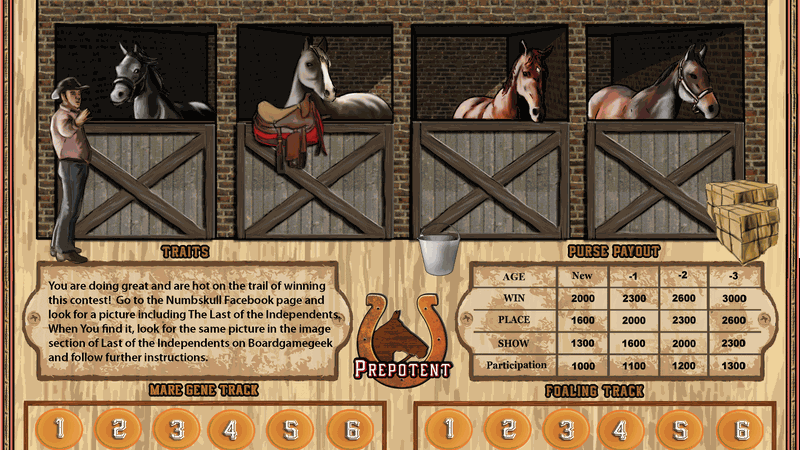Image resolution: width=800 pixels, height=450 pixels.
Task: Select number 1 on the Foaling Track
Action: [451, 430]
